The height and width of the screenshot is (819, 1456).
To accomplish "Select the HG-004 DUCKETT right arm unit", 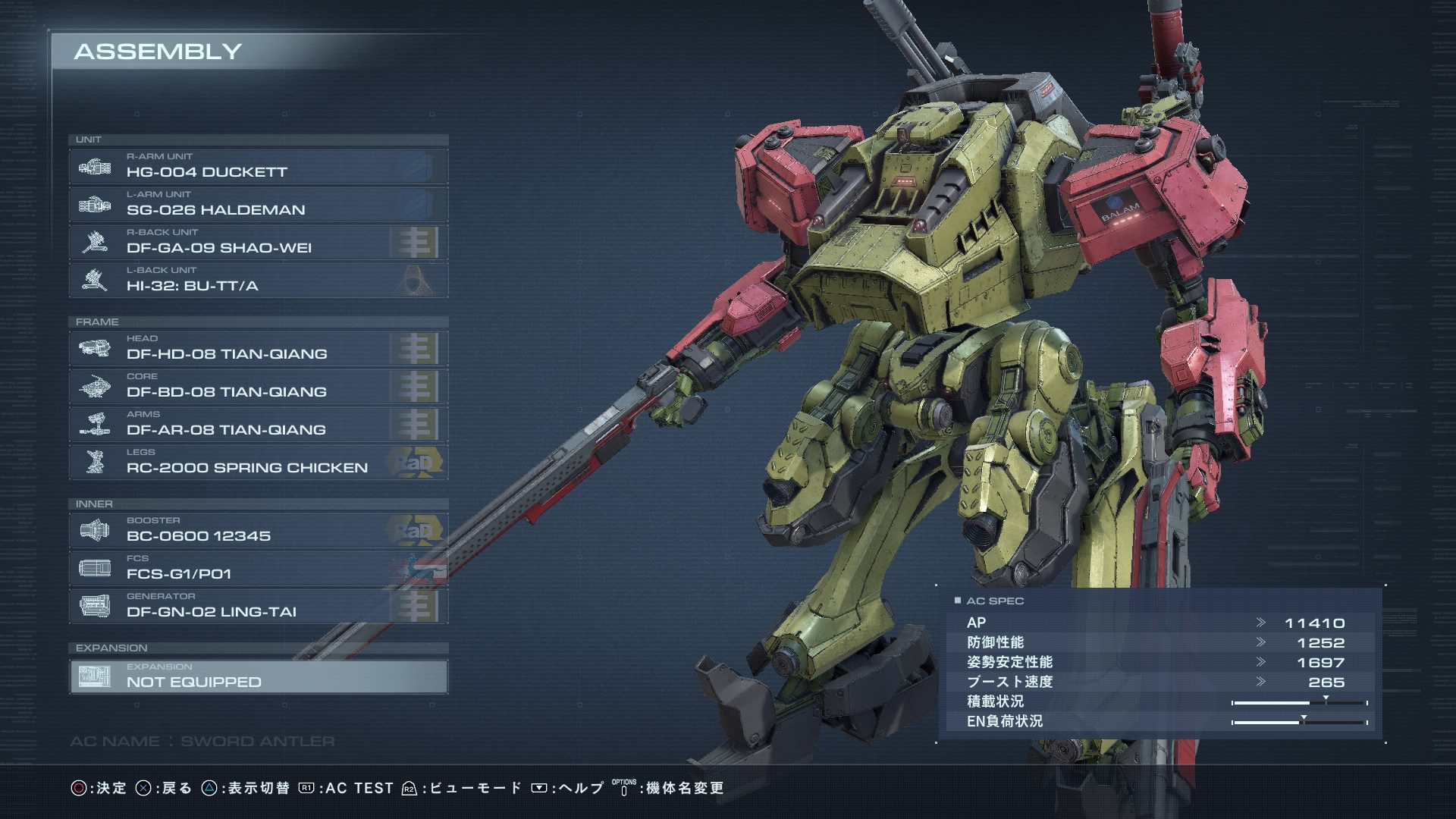I will (x=258, y=166).
